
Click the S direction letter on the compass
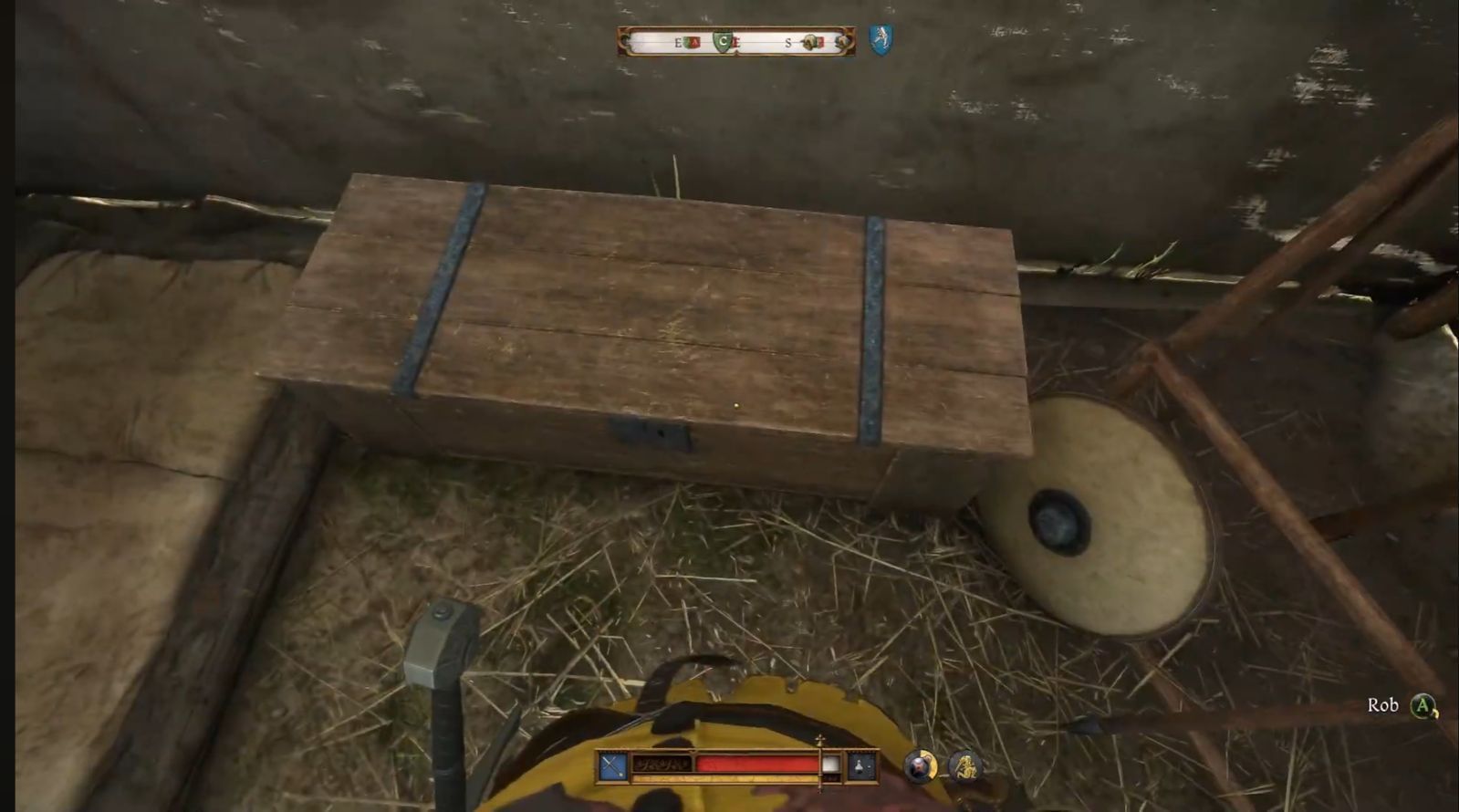point(787,42)
